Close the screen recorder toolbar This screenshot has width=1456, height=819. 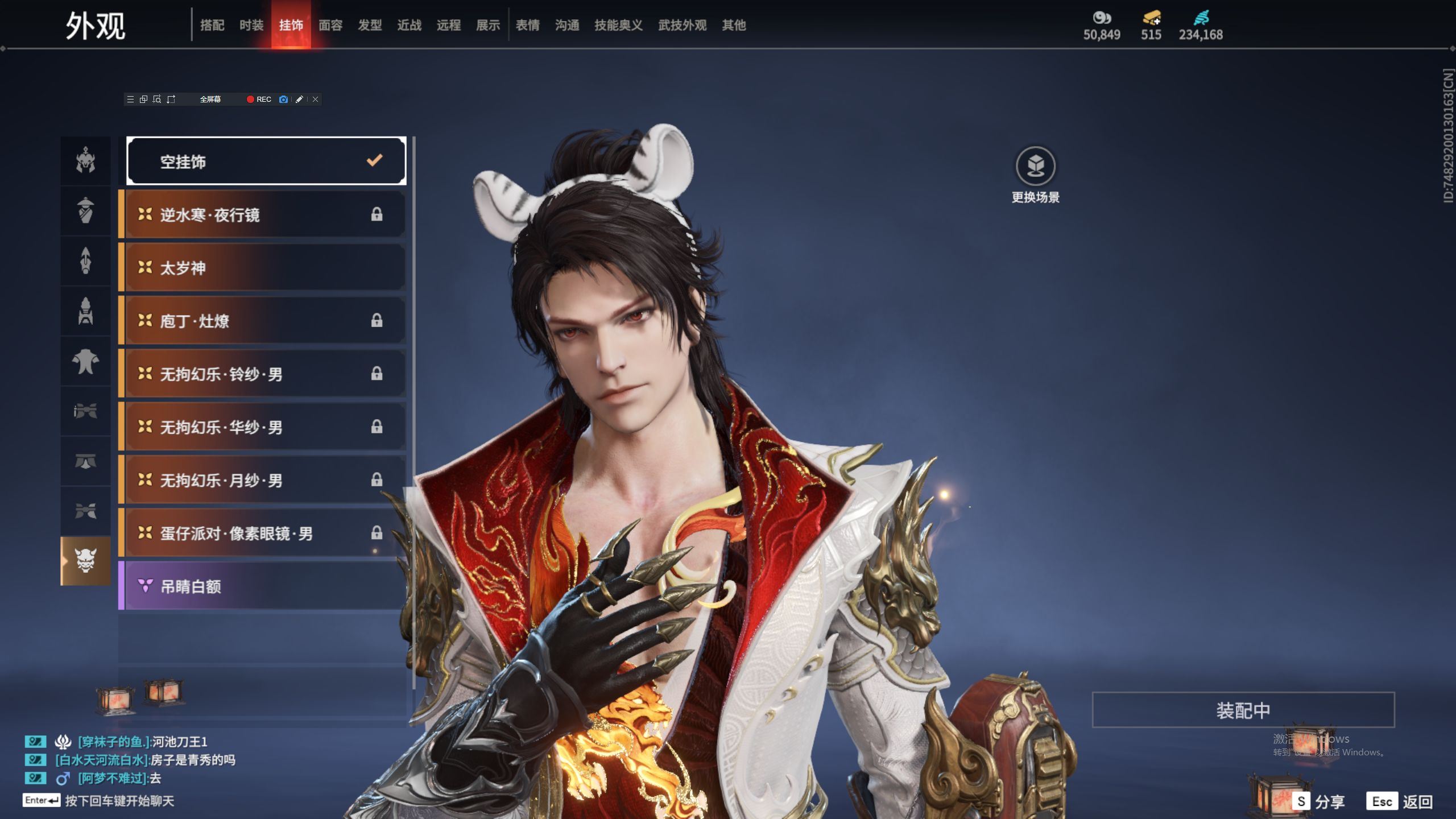tap(315, 99)
